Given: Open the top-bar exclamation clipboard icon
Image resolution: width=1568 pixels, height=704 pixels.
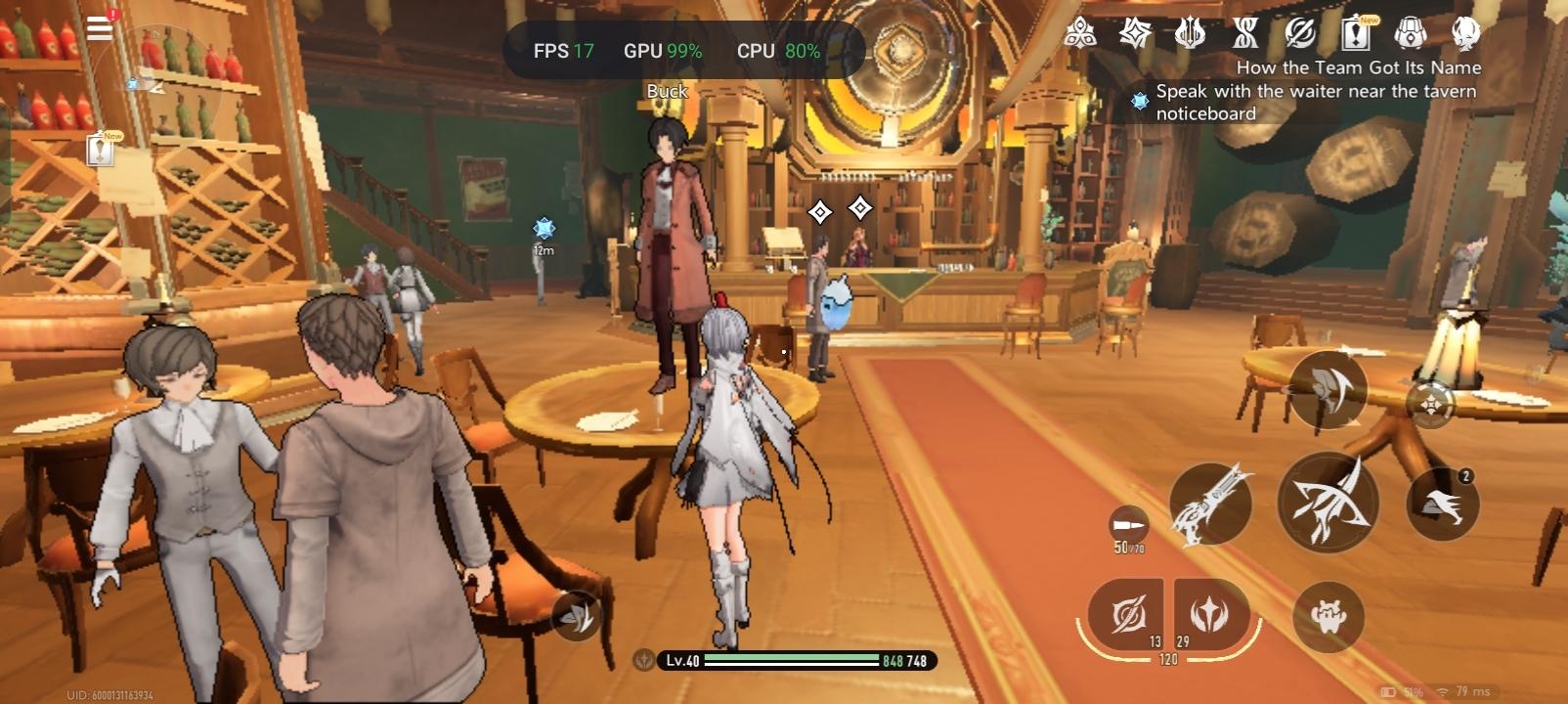Looking at the screenshot, I should pyautogui.click(x=1356, y=34).
